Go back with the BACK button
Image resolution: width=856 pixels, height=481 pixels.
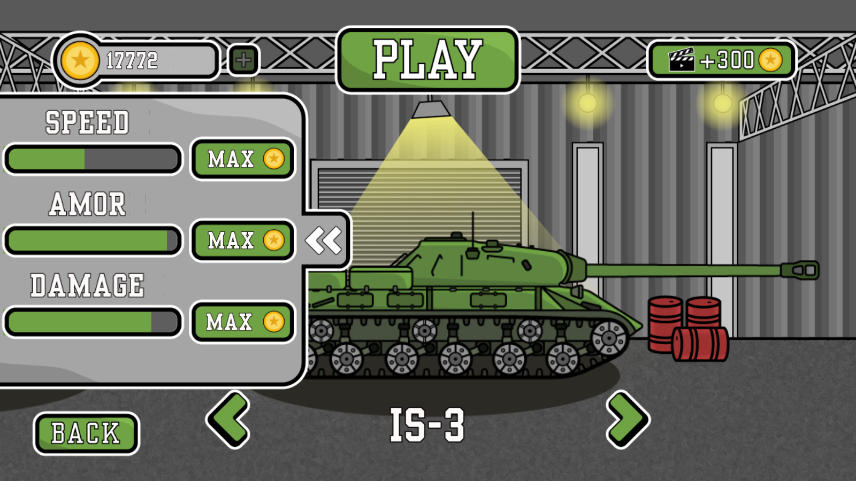click(x=86, y=433)
